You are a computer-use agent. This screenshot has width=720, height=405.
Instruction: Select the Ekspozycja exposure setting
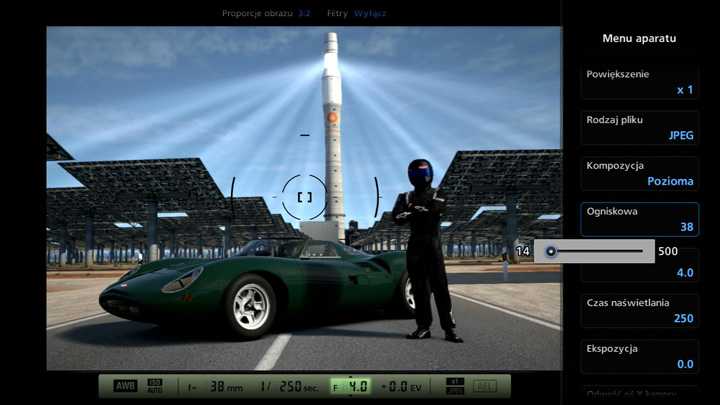coord(640,356)
